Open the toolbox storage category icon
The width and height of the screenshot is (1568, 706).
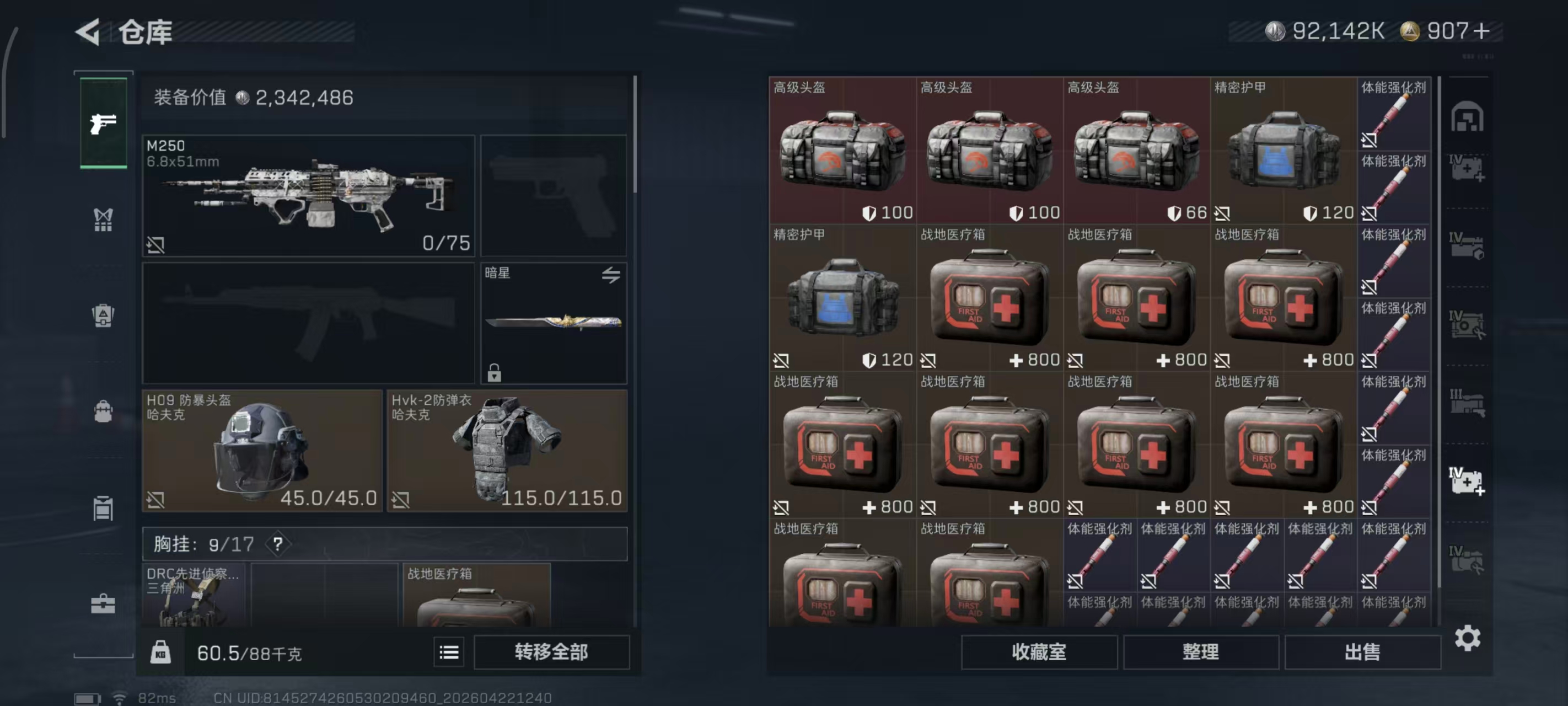104,605
